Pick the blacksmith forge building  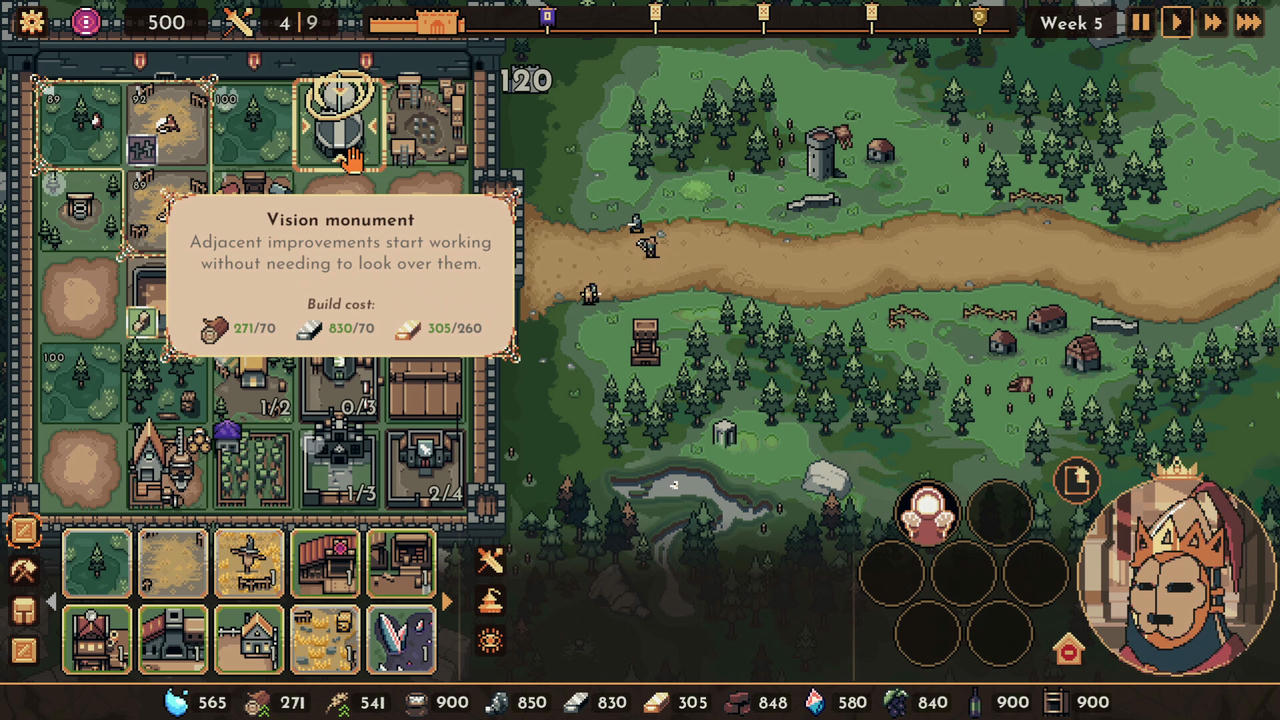[x=172, y=640]
